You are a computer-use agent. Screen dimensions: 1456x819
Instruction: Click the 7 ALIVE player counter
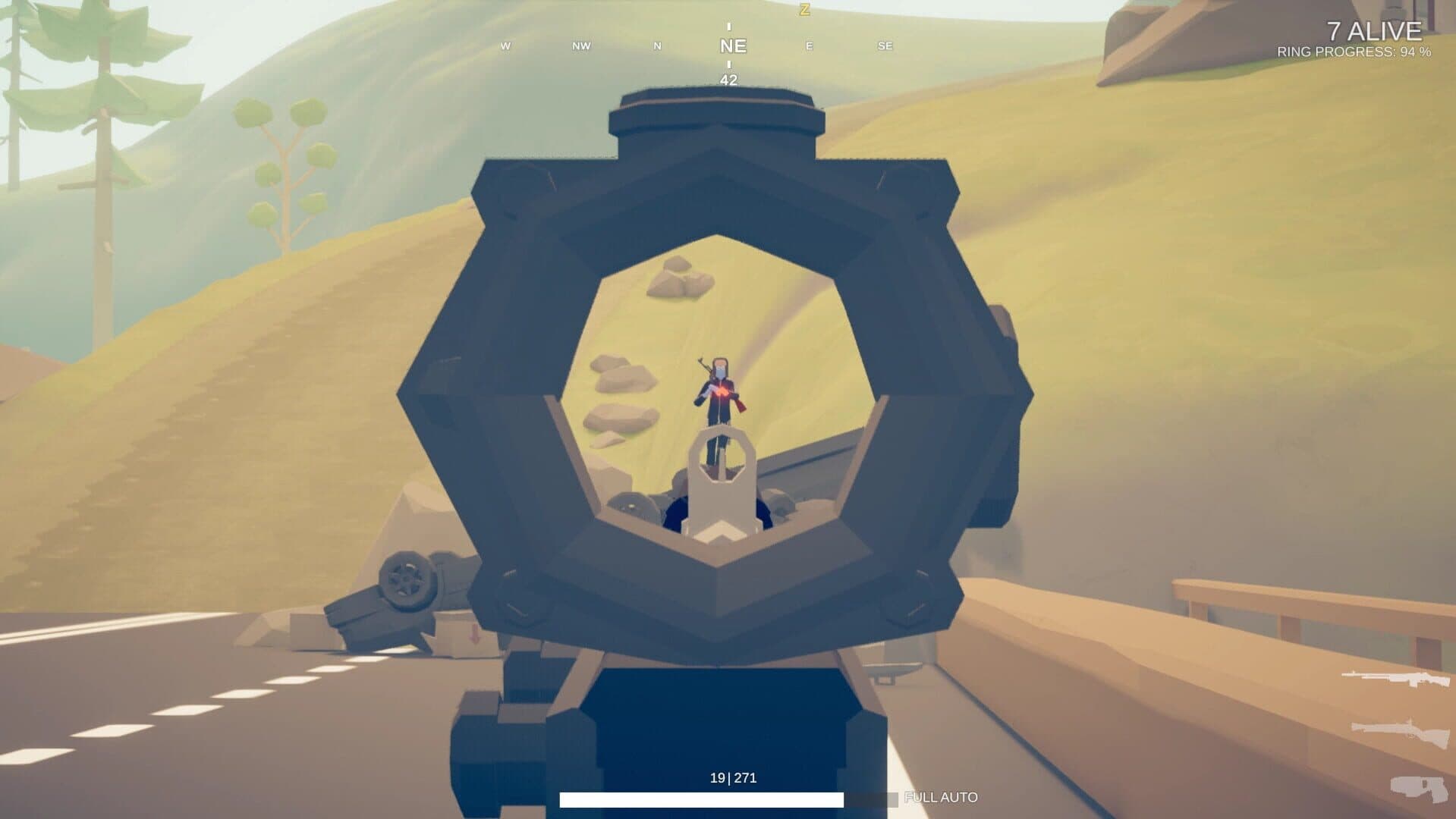tap(1374, 32)
